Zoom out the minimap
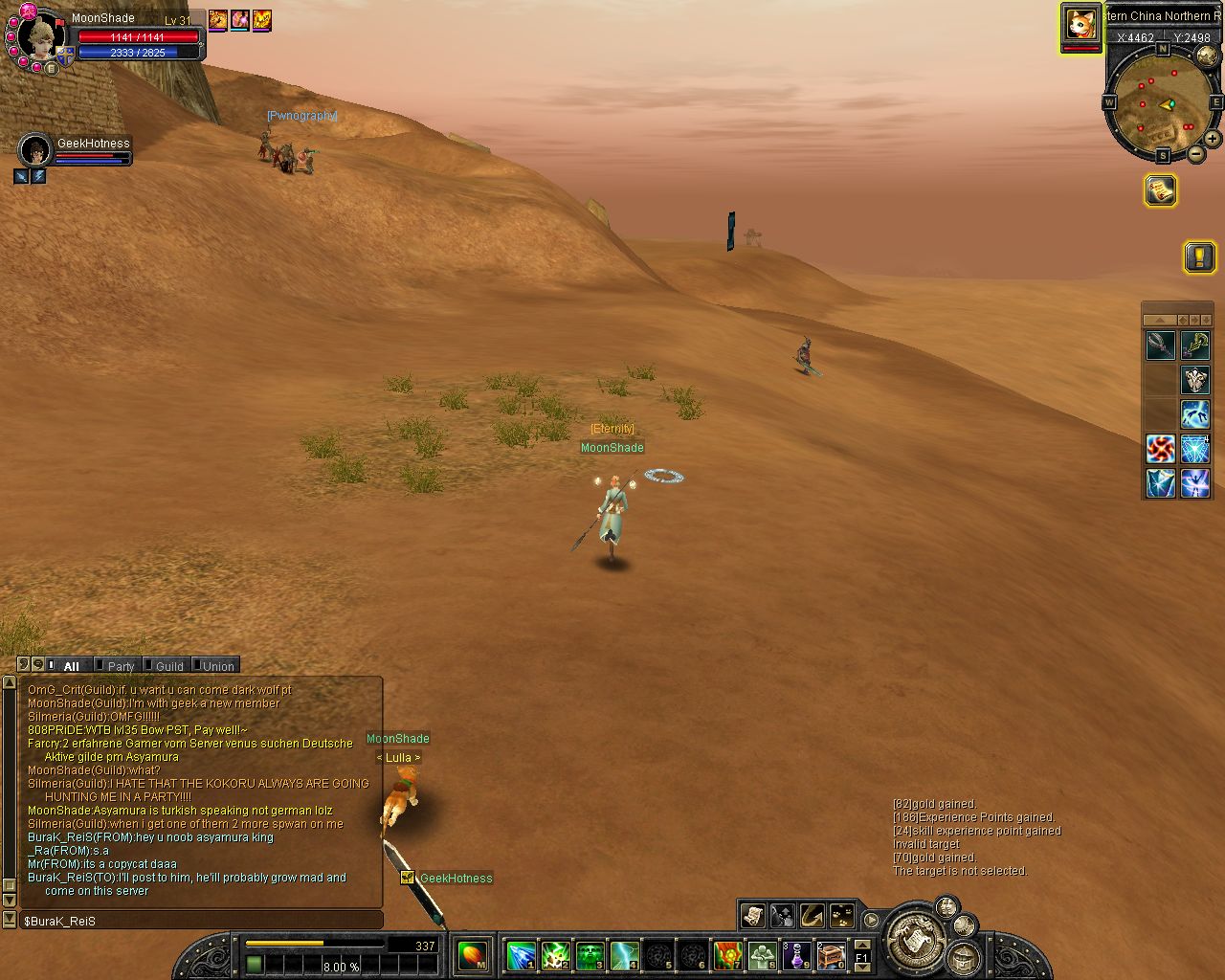Image resolution: width=1225 pixels, height=980 pixels. click(1196, 153)
